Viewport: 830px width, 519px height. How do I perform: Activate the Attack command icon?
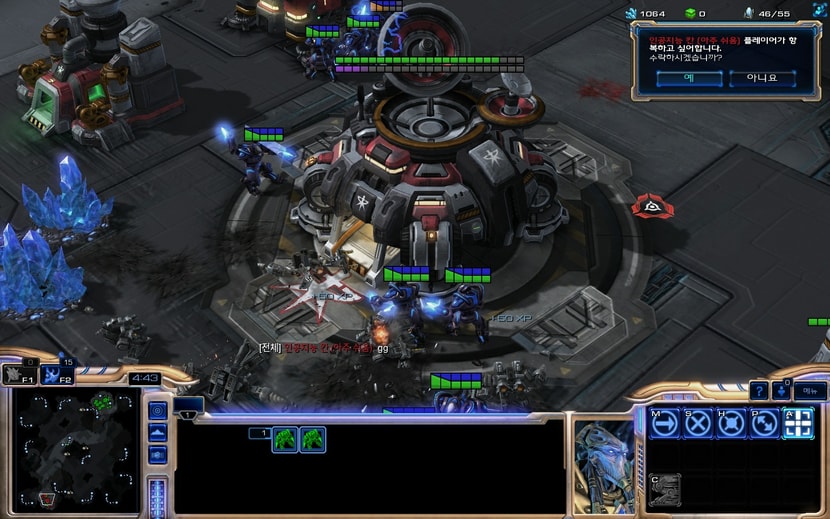[797, 424]
